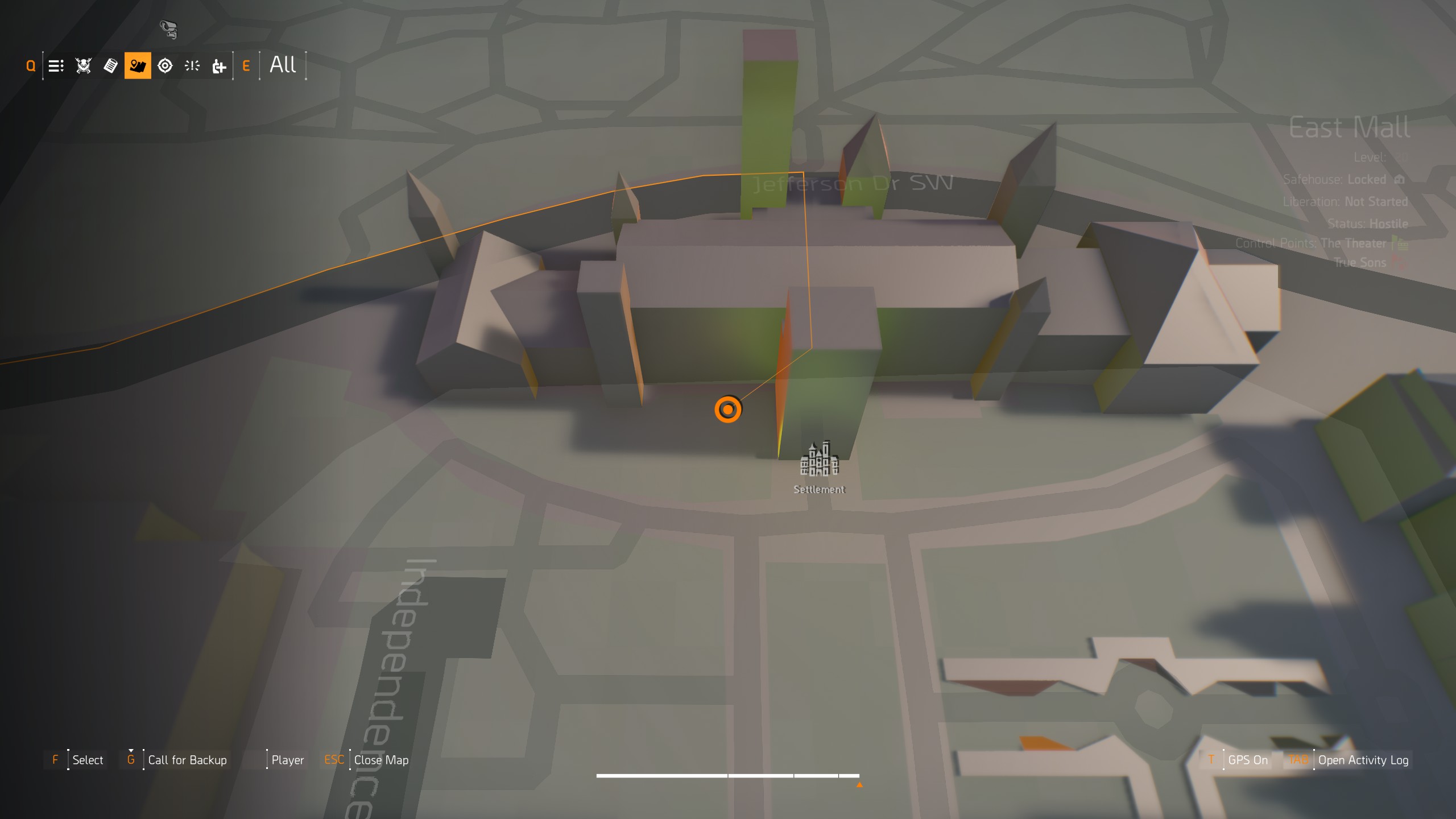This screenshot has width=1456, height=819.
Task: Click the conflict burst icon in the toolbar
Action: coord(192,65)
